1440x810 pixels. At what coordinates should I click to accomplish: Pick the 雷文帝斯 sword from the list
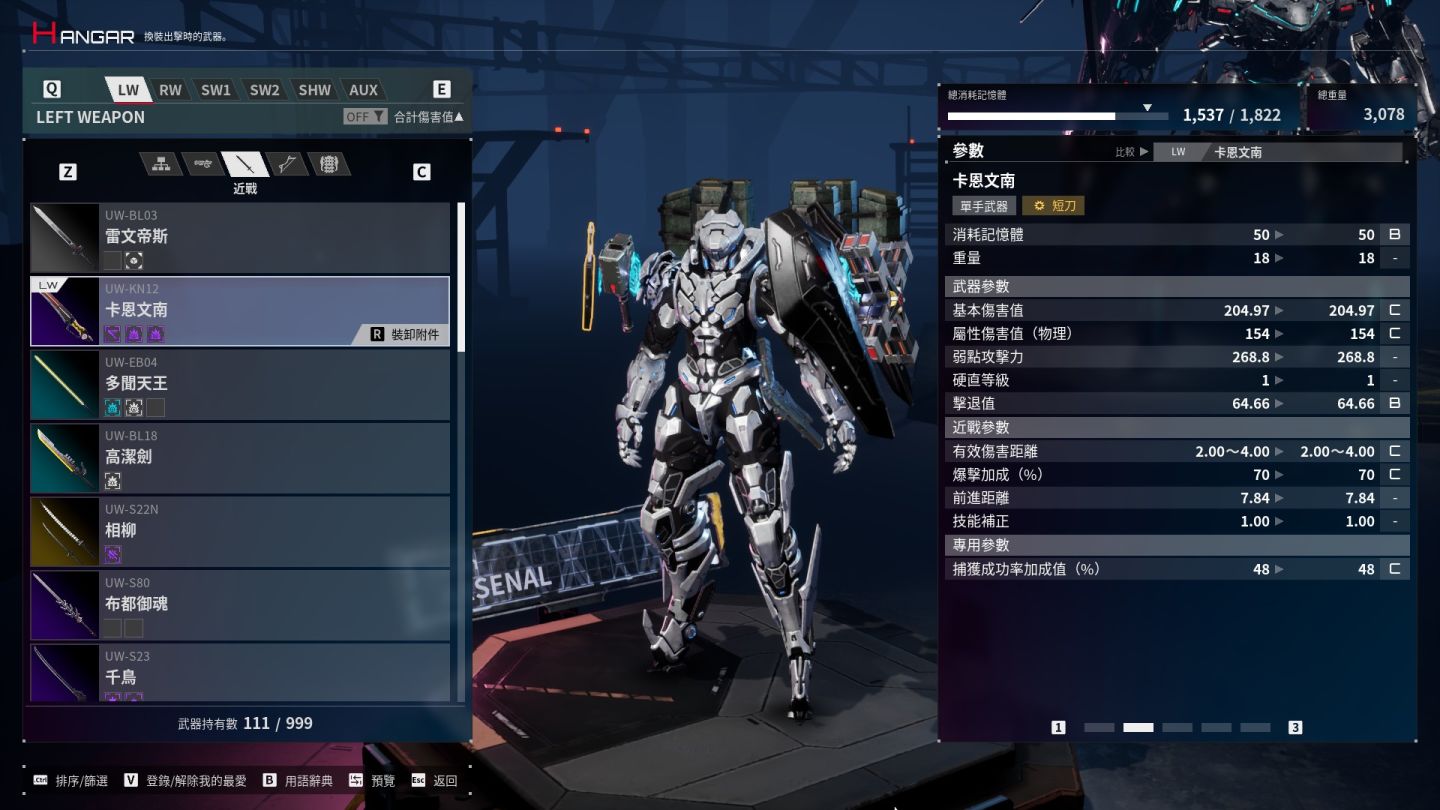240,238
